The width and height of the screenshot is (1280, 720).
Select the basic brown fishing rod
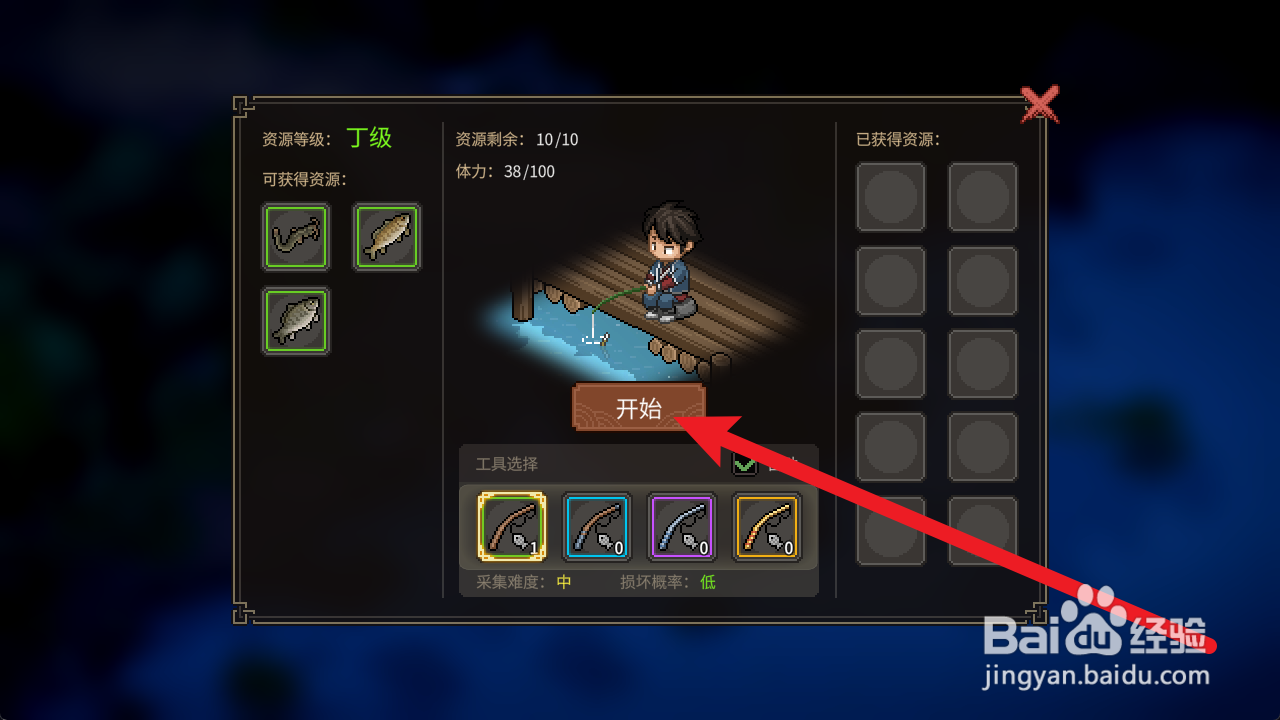tap(511, 527)
